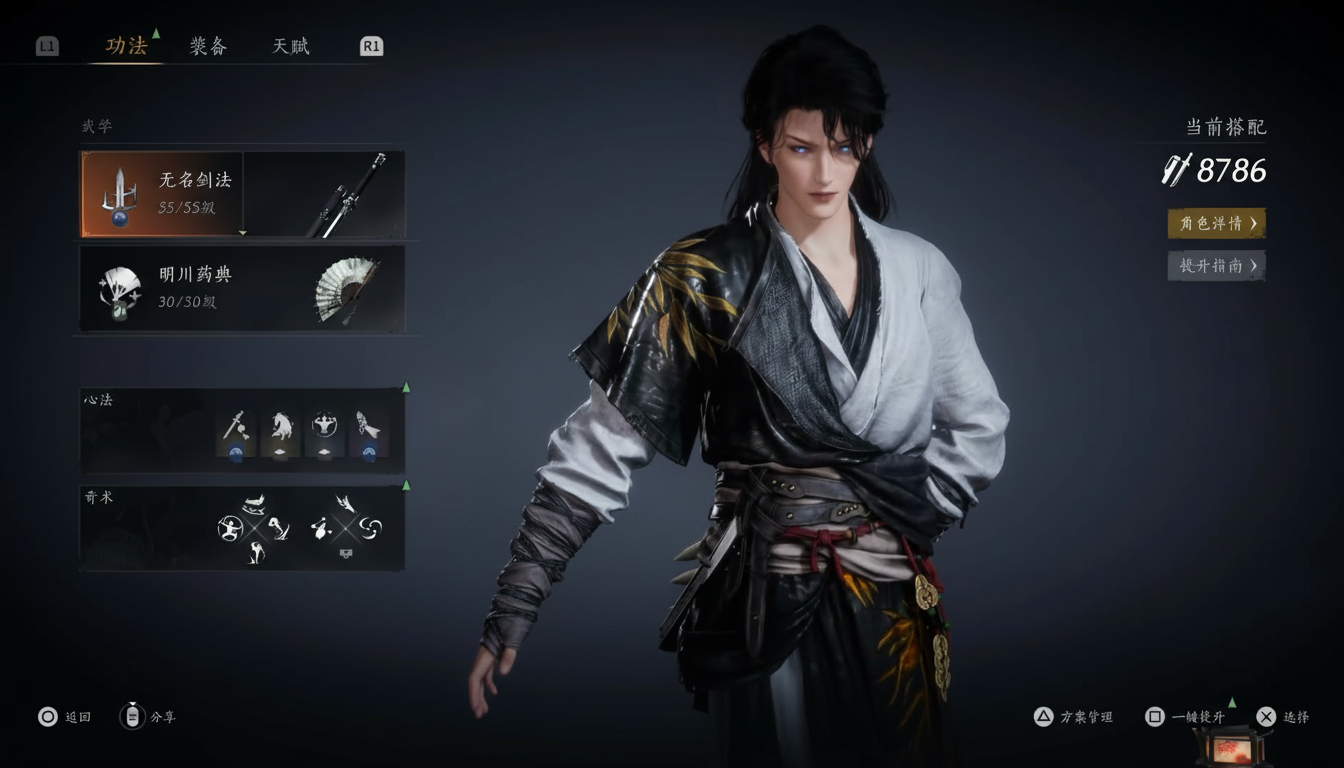Go back with the 返回 button
Viewport: 1344px width, 768px height.
[65, 717]
